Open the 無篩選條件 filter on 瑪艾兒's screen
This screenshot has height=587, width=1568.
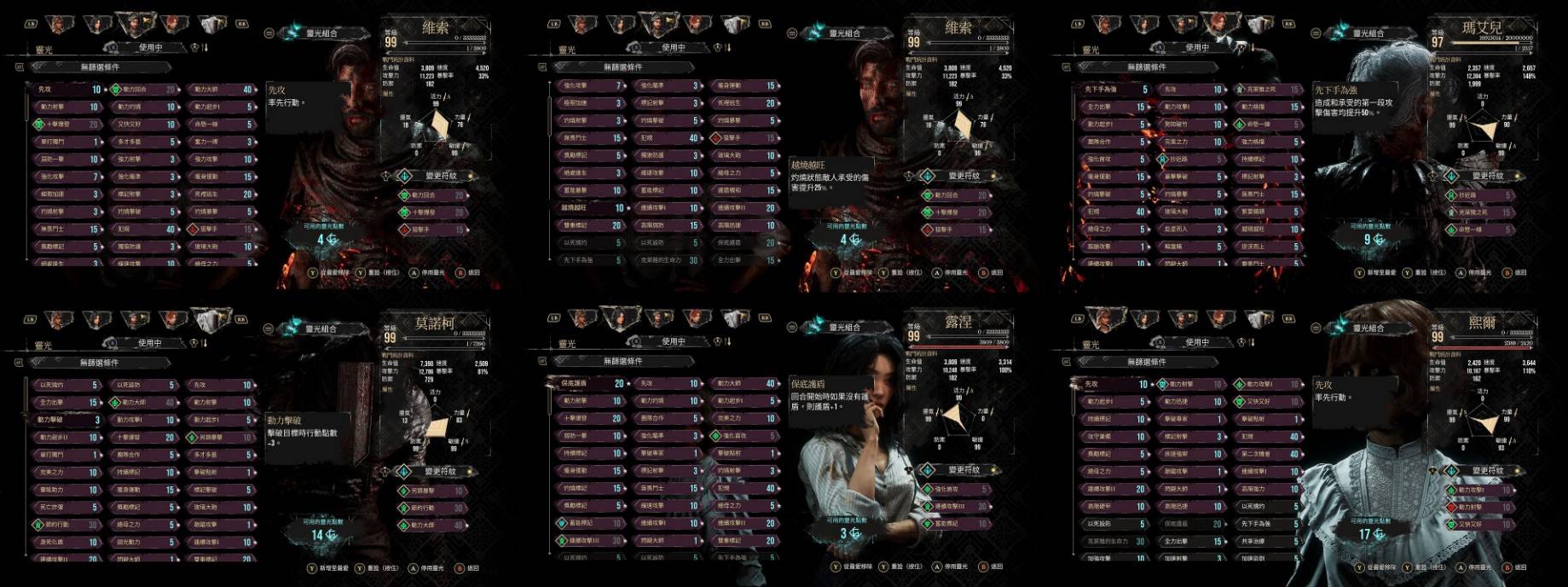[x=1146, y=67]
